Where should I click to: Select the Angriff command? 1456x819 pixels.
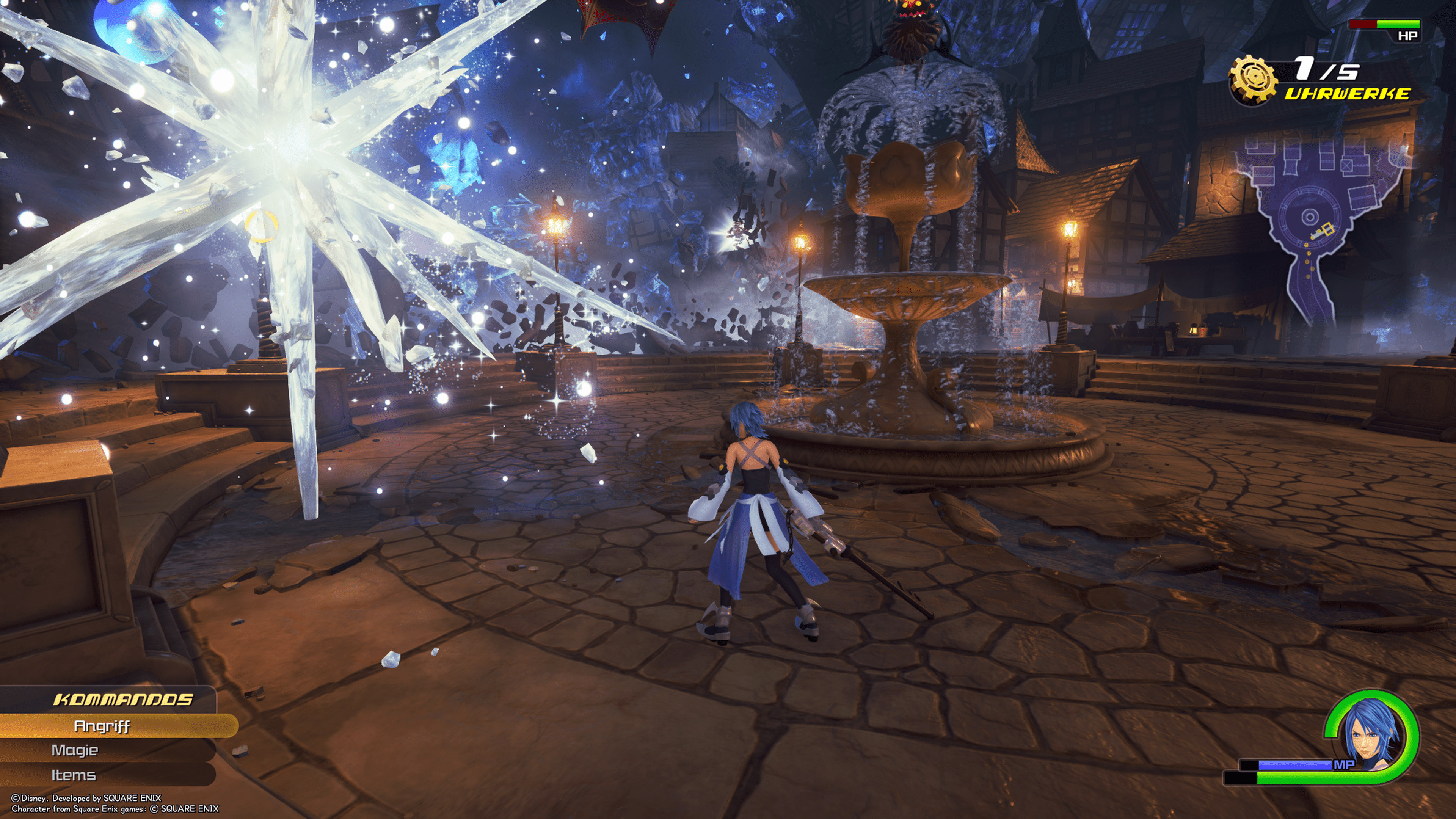pos(103,726)
